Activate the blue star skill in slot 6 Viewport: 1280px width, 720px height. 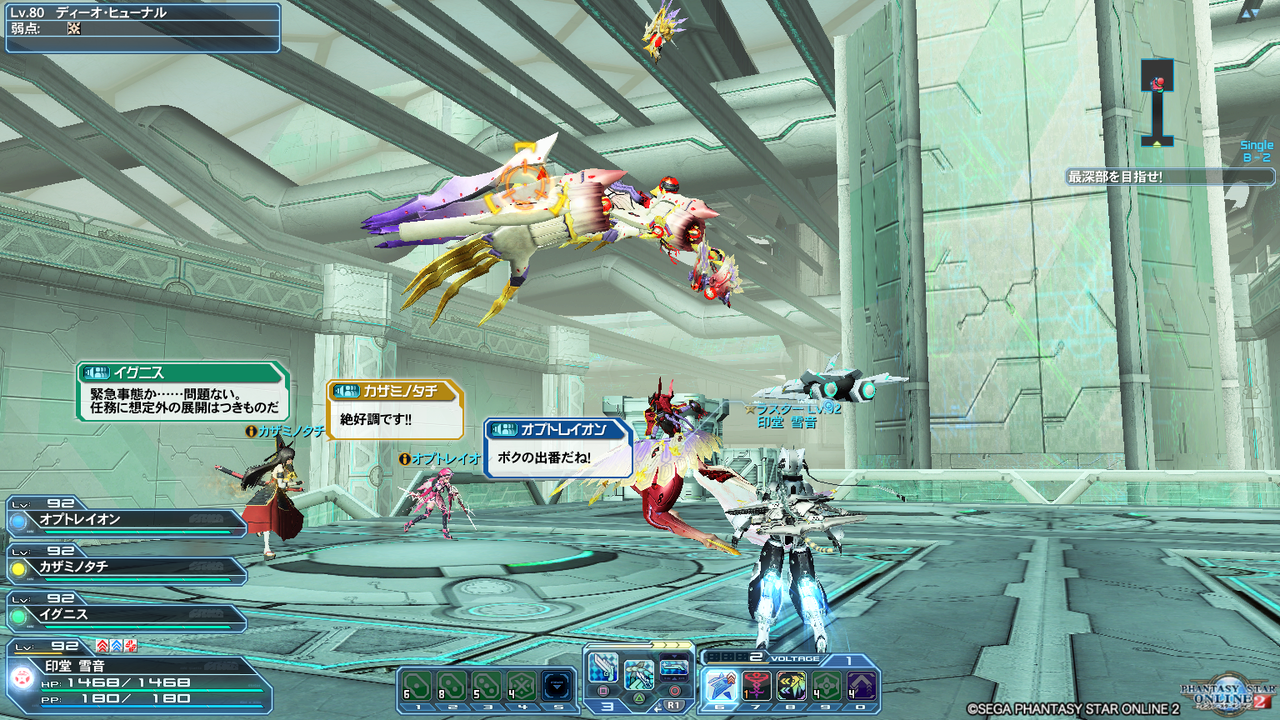tap(719, 685)
